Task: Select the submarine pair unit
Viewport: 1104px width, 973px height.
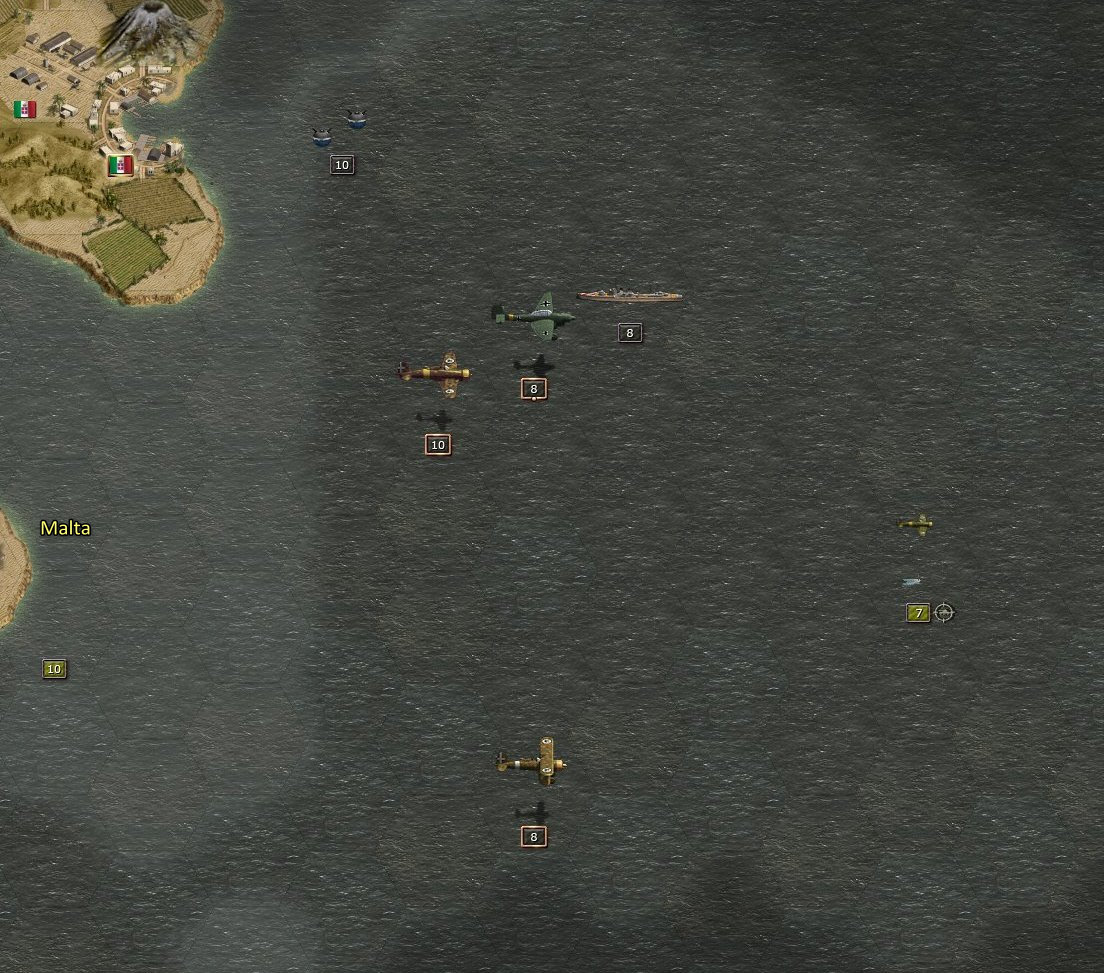Action: [x=338, y=127]
